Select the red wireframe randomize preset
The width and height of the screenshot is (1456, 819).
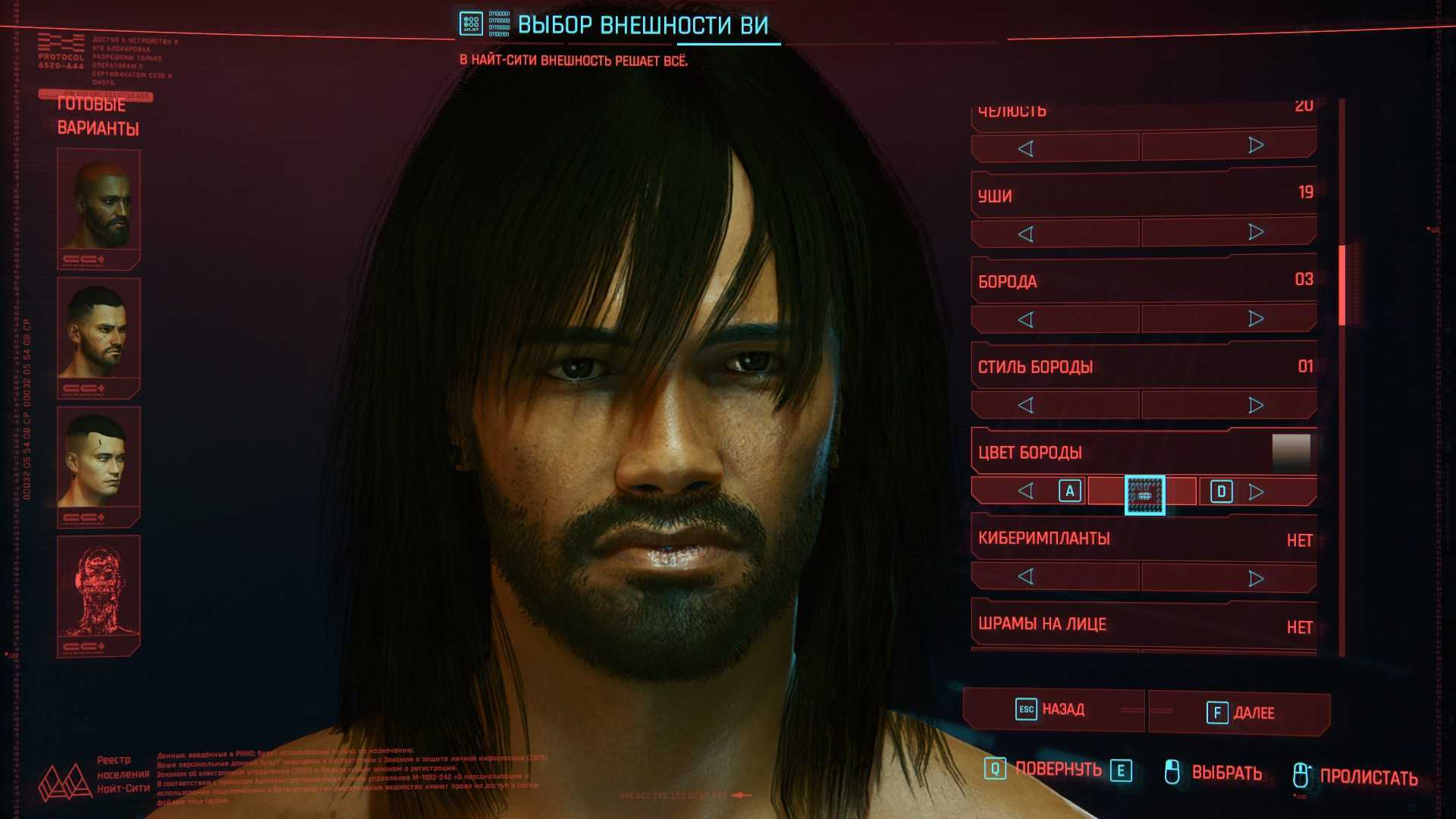(x=99, y=590)
